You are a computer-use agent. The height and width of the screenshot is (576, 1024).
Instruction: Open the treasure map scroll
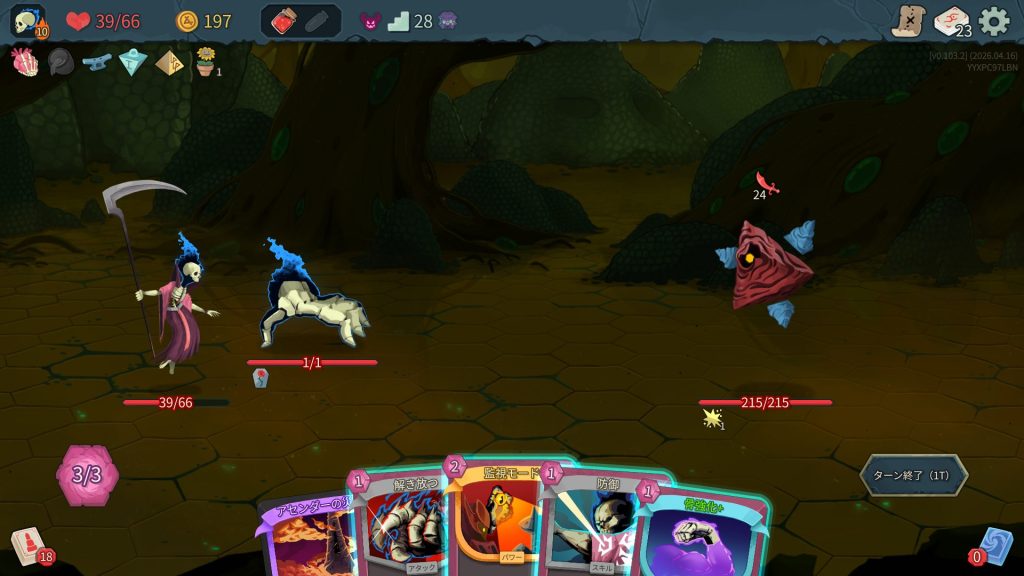[908, 21]
